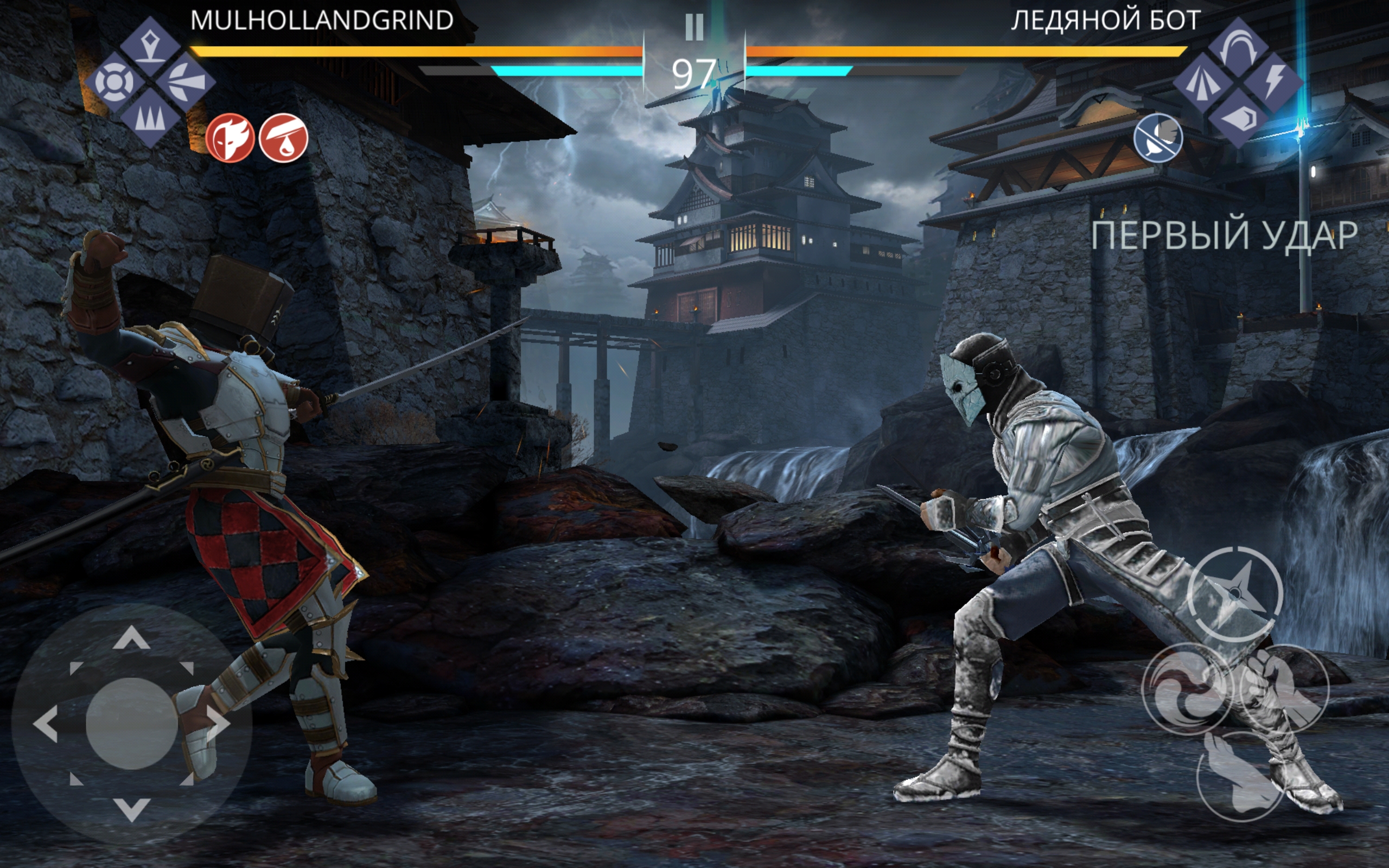Select the red blood drop status icon
The width and height of the screenshot is (1389, 868).
click(284, 138)
